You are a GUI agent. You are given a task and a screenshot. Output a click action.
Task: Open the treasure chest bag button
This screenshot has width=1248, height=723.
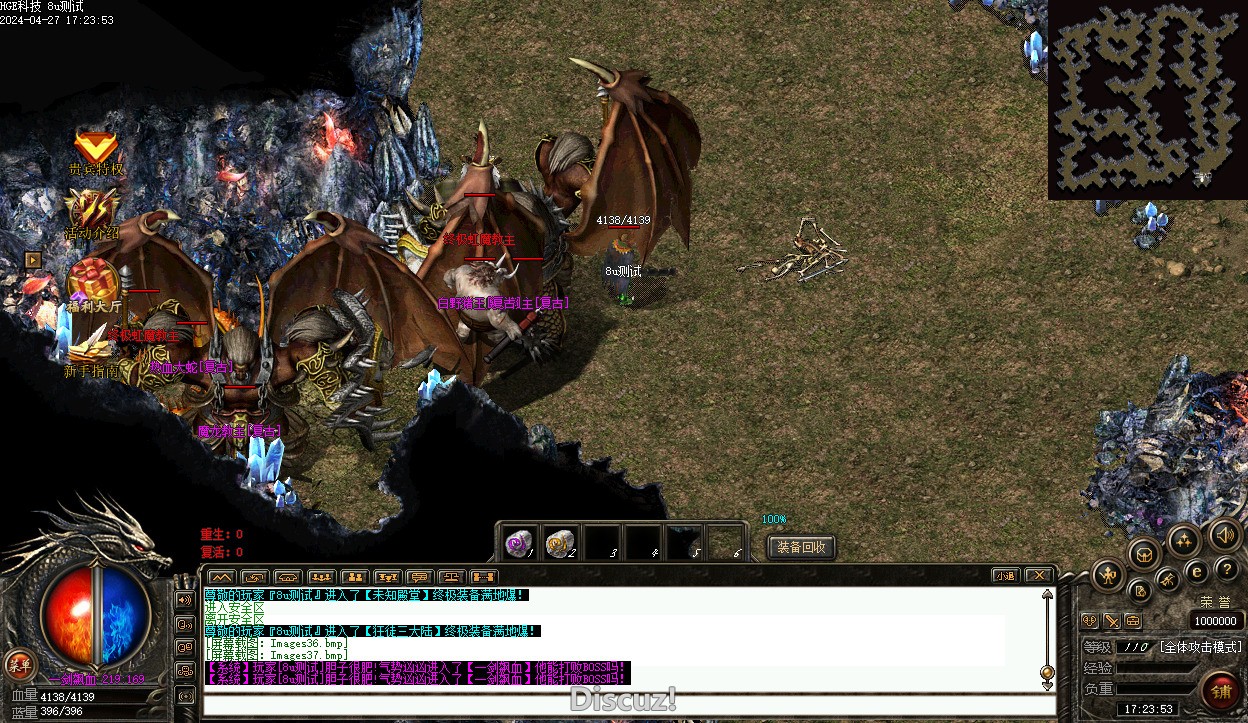[x=1144, y=553]
